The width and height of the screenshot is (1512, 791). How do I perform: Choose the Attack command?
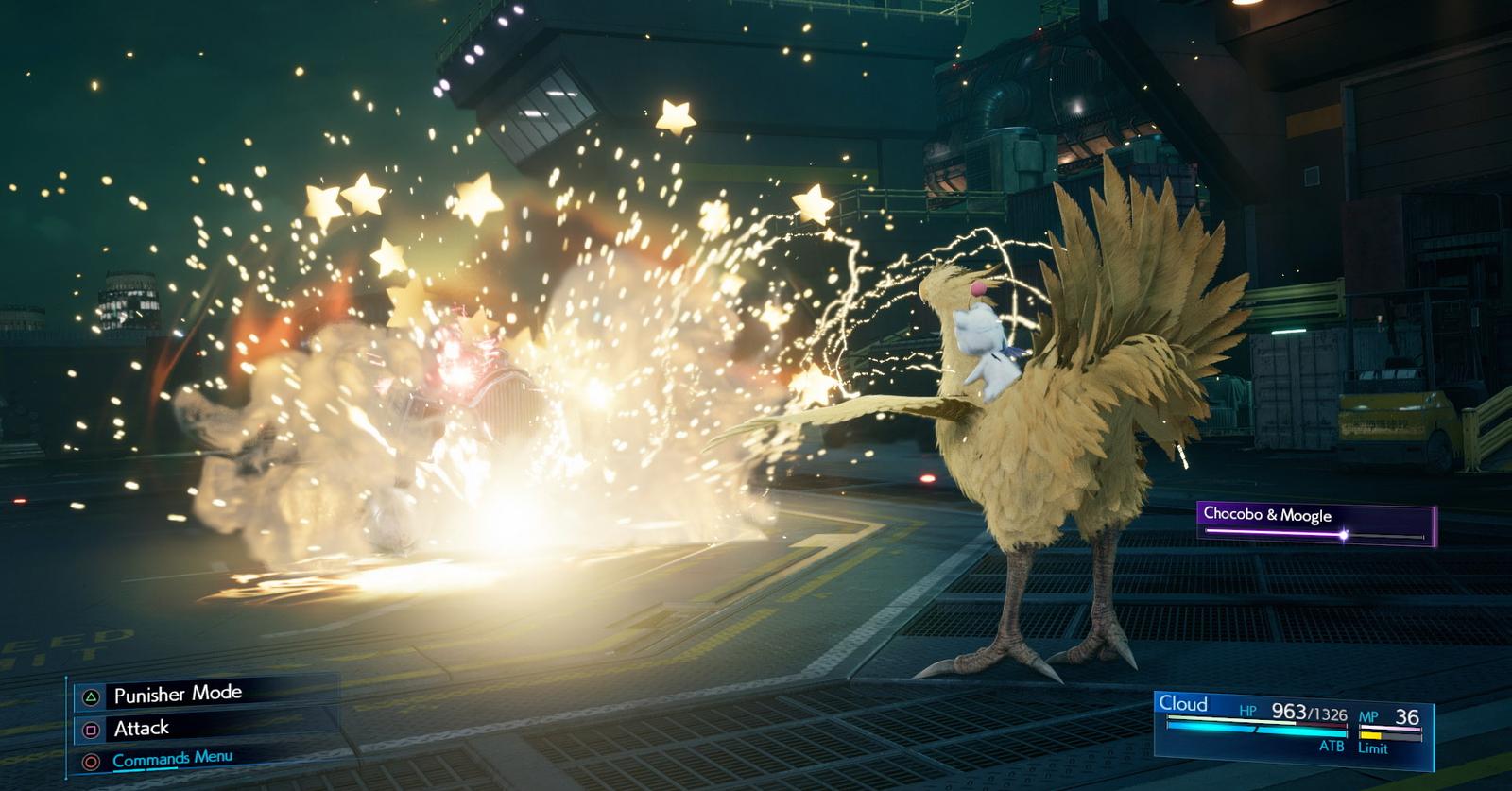click(x=142, y=729)
